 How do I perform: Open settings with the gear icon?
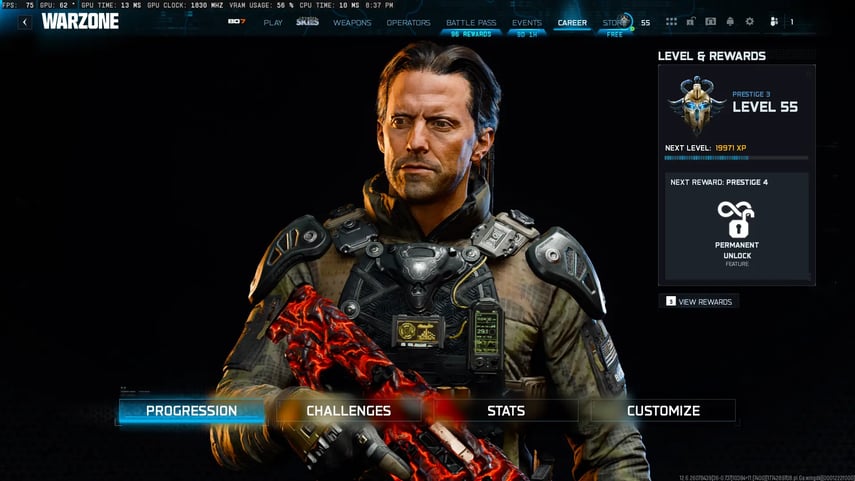tap(750, 22)
